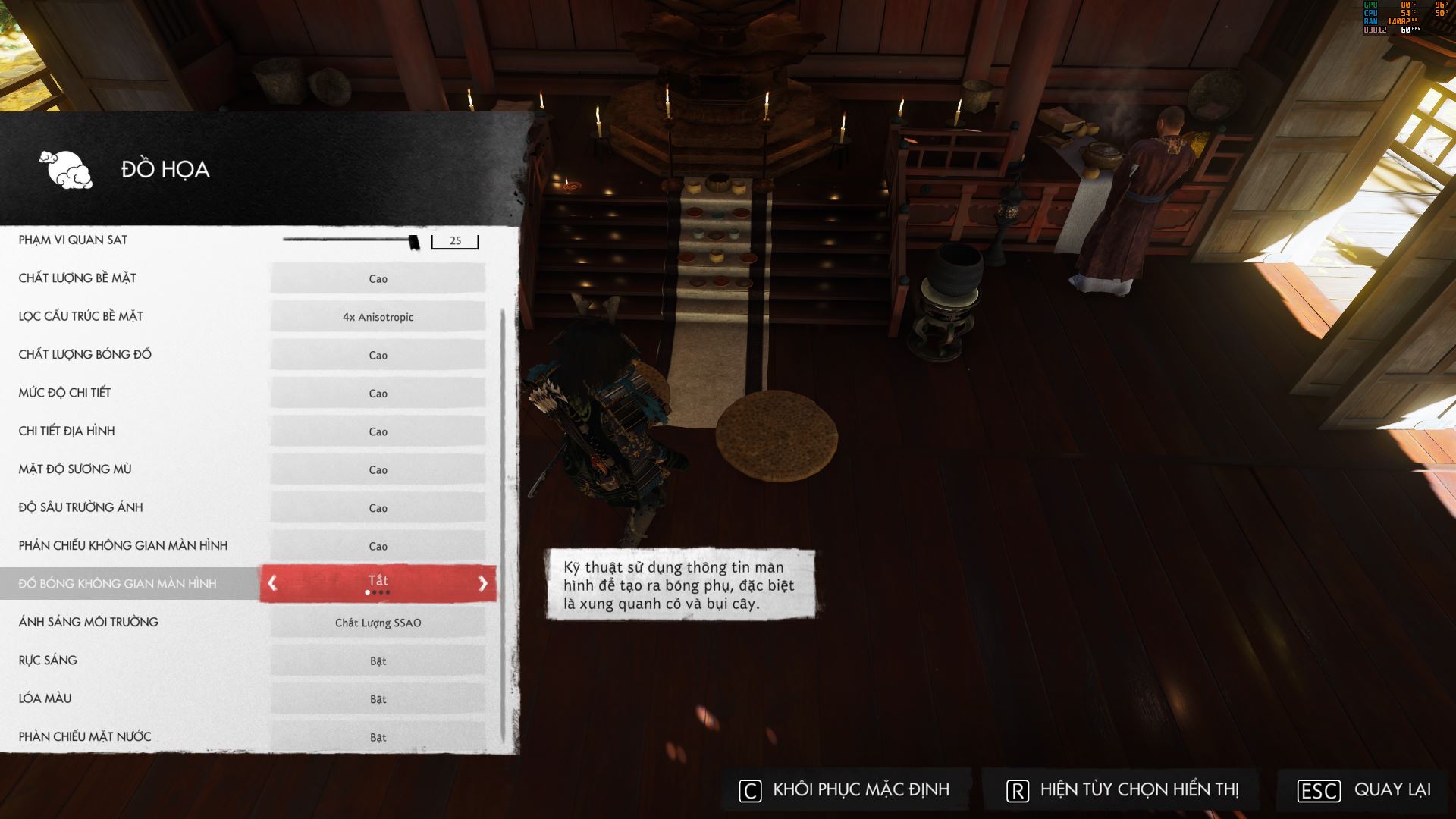Toggle the Rực Sáng option
This screenshot has width=1456, height=819.
click(x=378, y=661)
